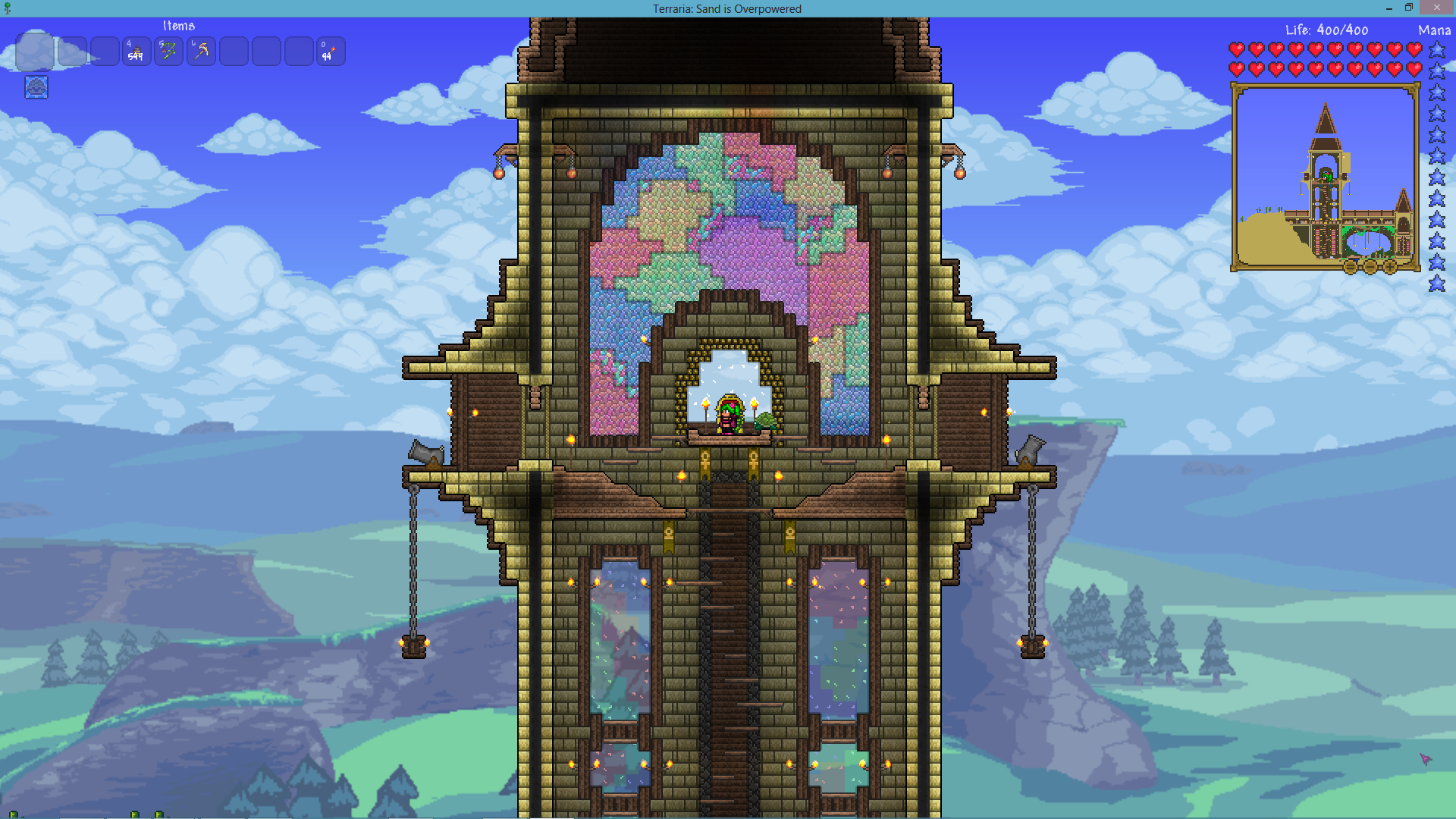Click the Items label above the hotbar
Screen dimensions: 1456x819
point(177,25)
